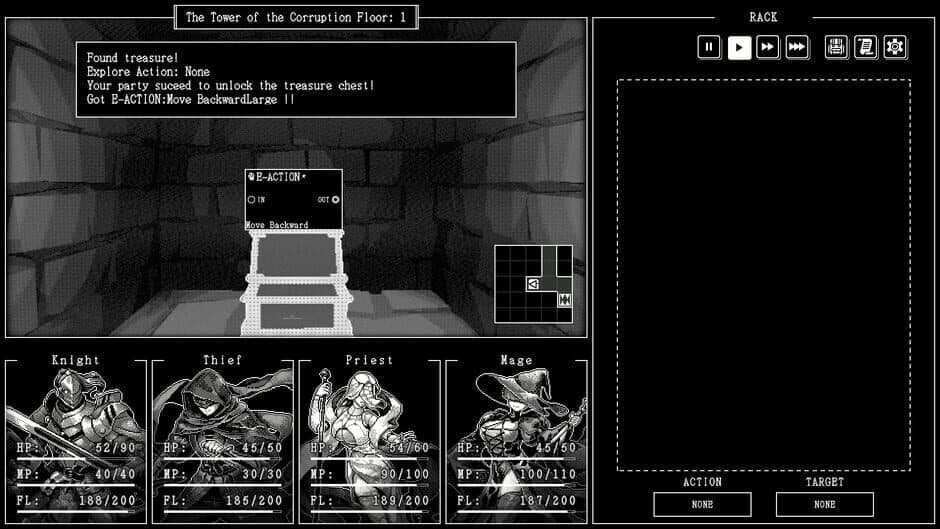
Task: Pause the game with the pause button
Action: [709, 47]
